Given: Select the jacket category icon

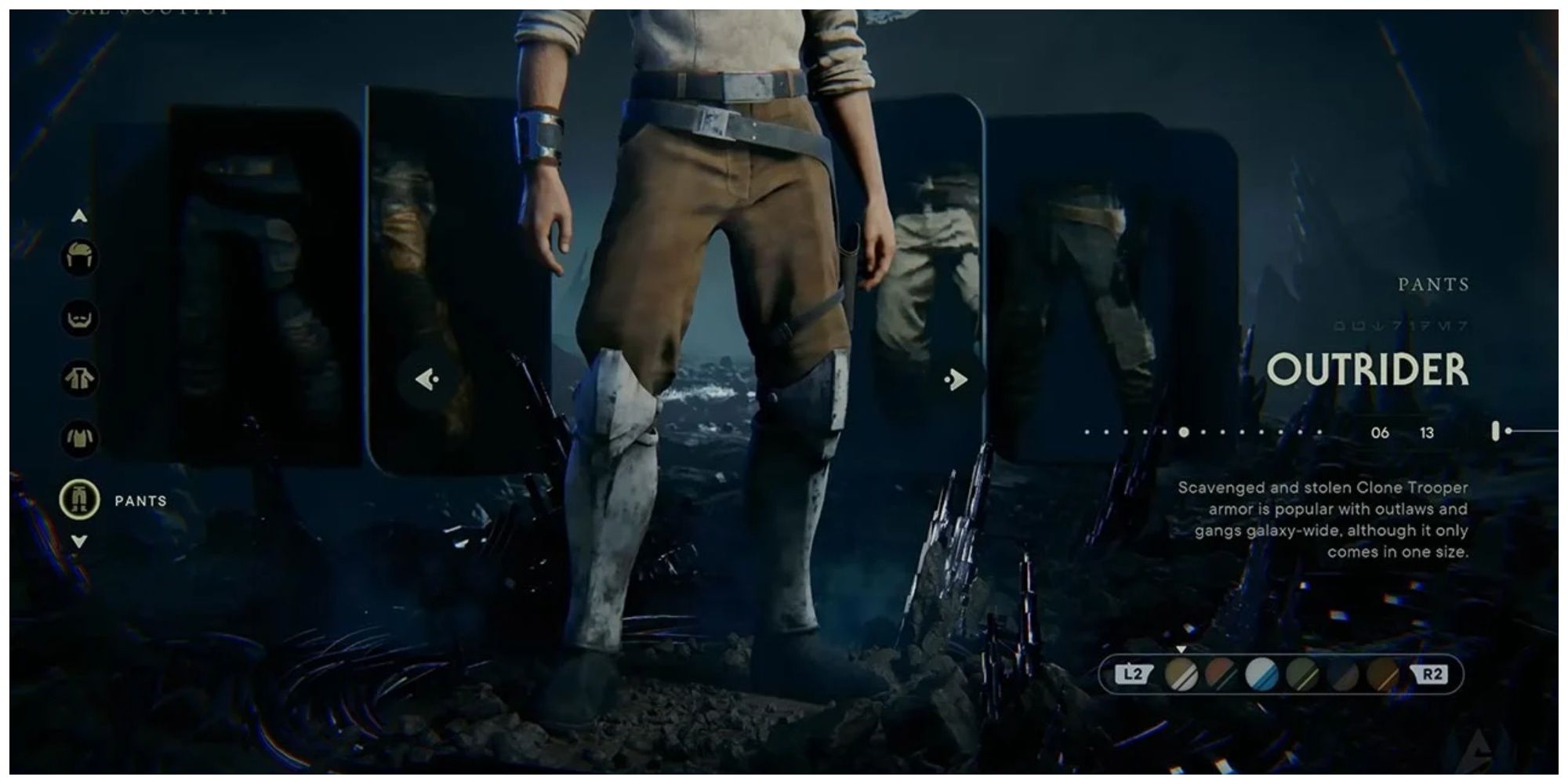Looking at the screenshot, I should [78, 376].
